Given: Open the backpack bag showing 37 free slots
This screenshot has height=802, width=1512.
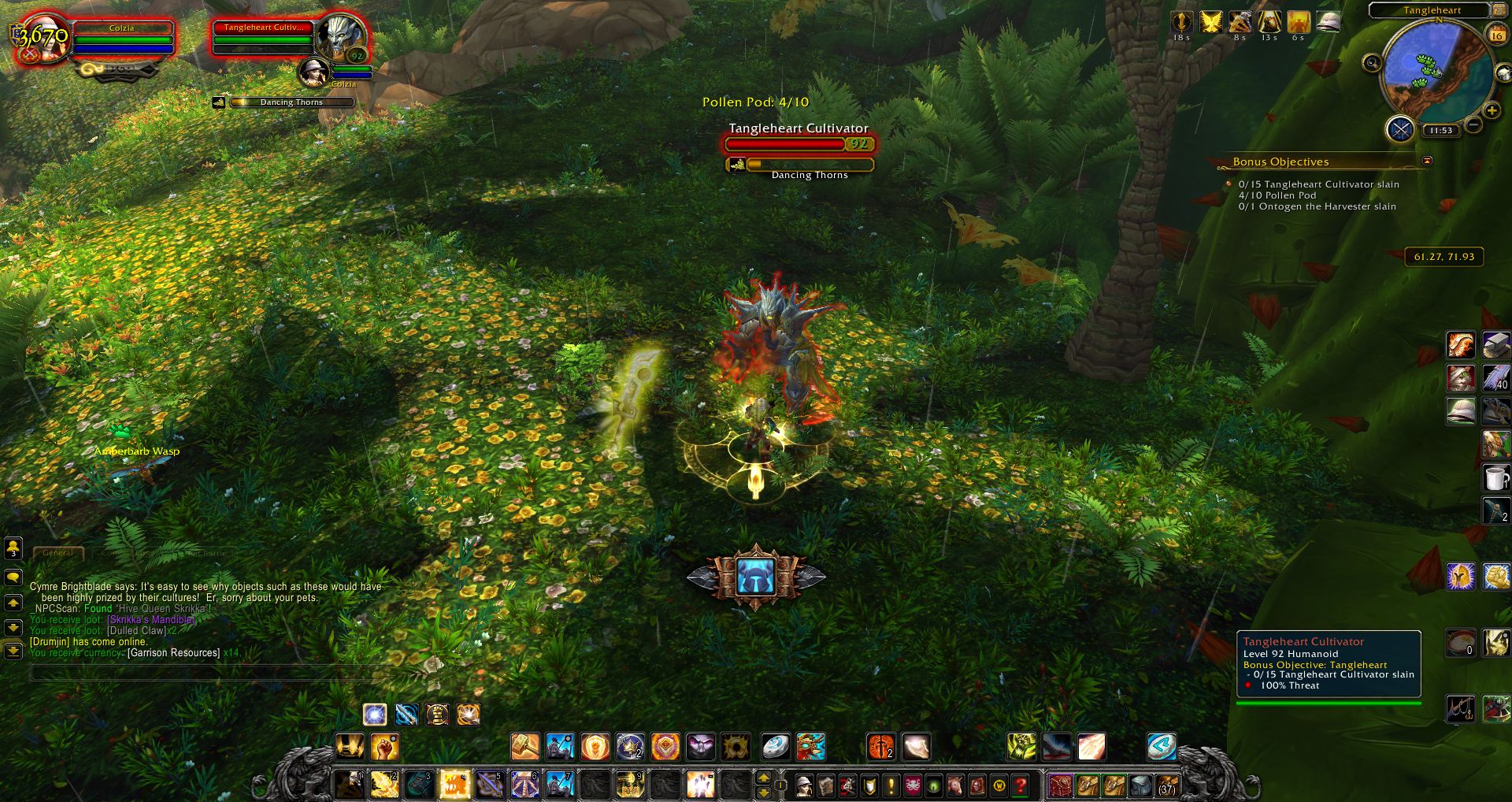Looking at the screenshot, I should pos(1166,785).
